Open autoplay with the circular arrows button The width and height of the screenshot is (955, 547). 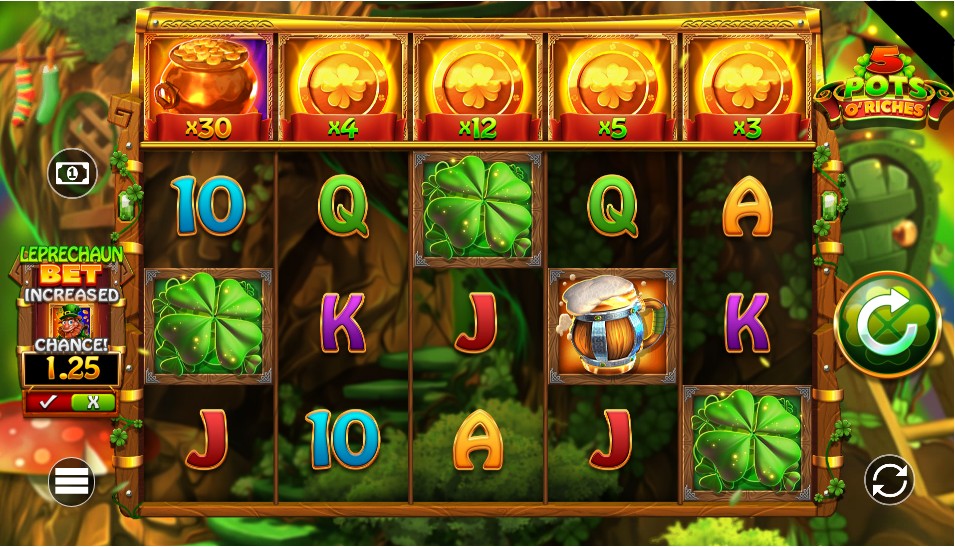(x=889, y=480)
